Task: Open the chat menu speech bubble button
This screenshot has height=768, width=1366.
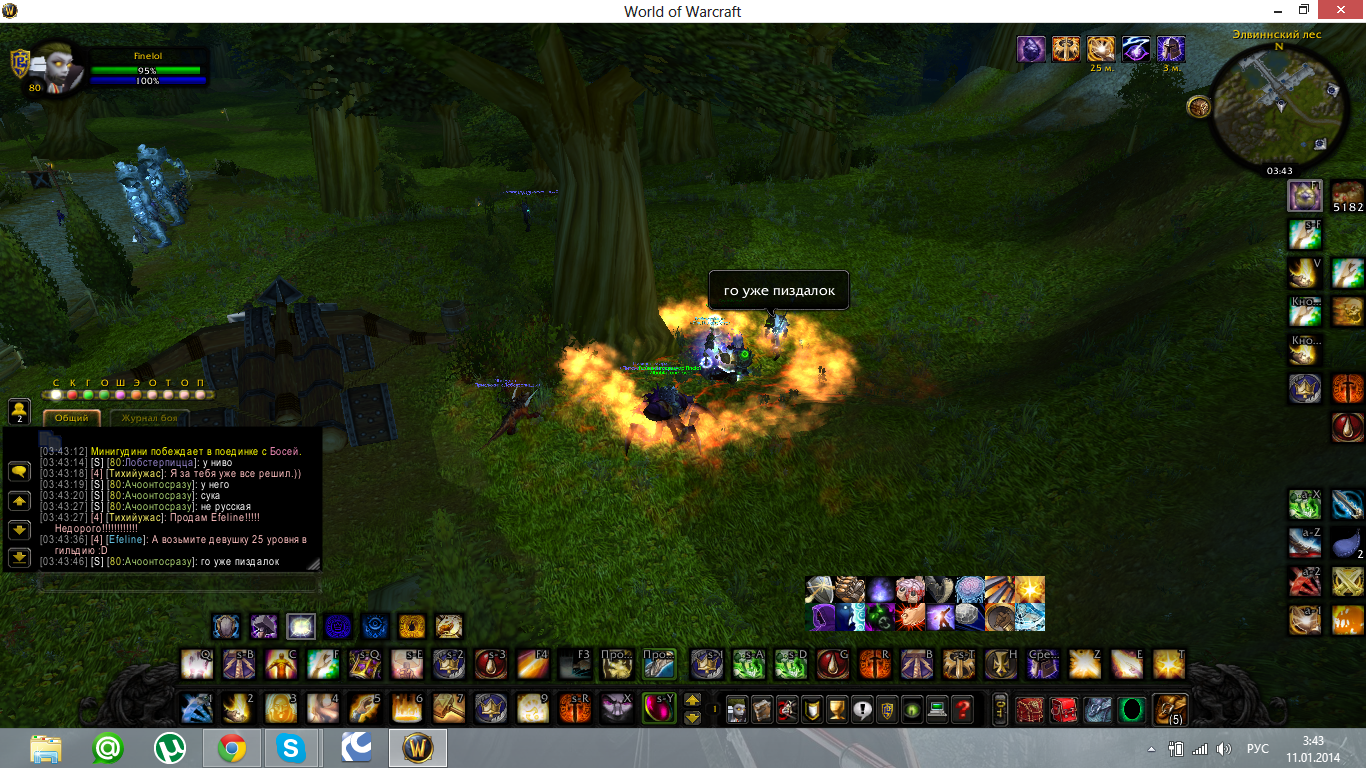Action: pos(19,471)
